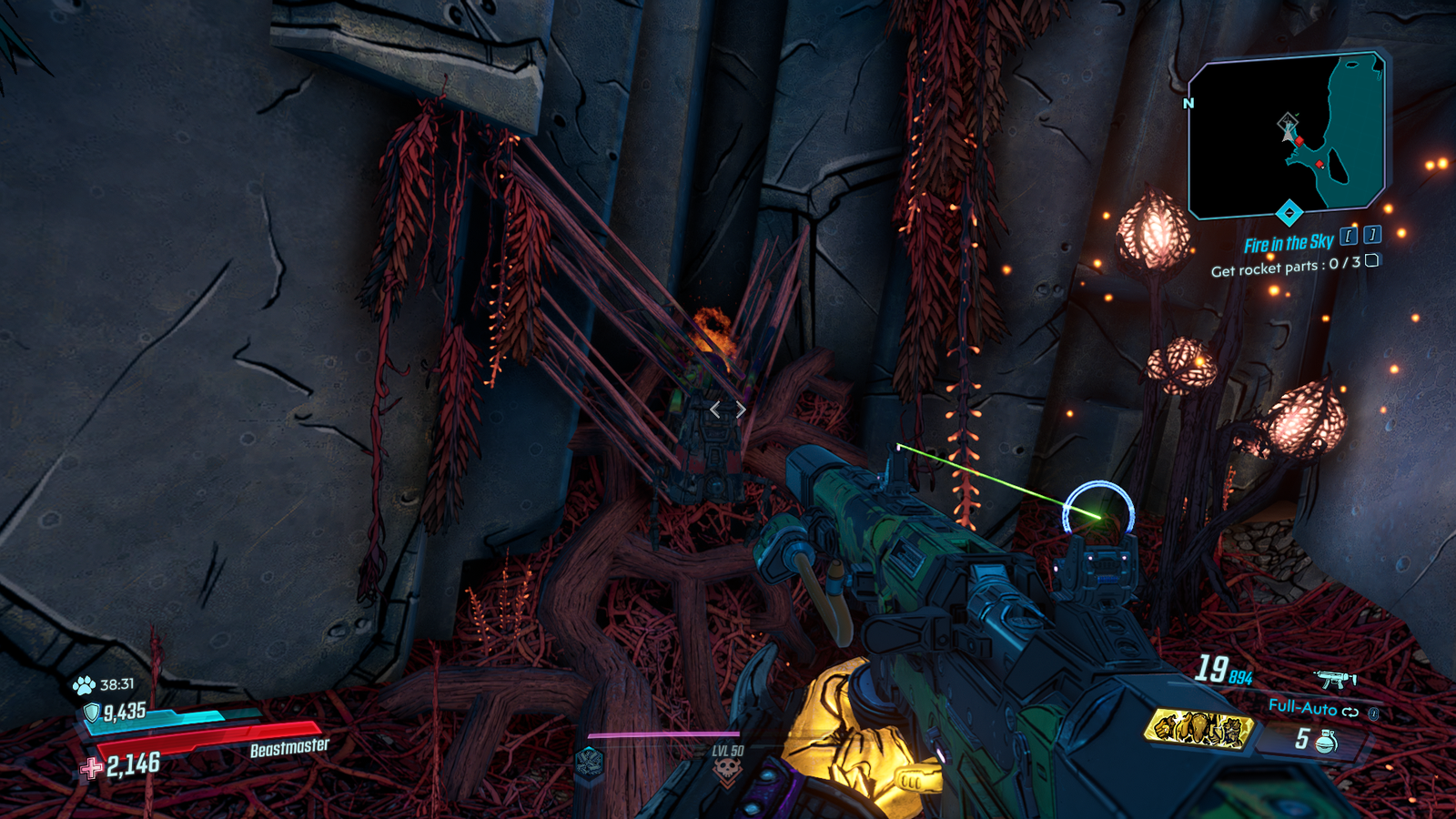This screenshot has width=1456, height=819.
Task: Open the minimap in the top right corner
Action: tap(1286, 136)
